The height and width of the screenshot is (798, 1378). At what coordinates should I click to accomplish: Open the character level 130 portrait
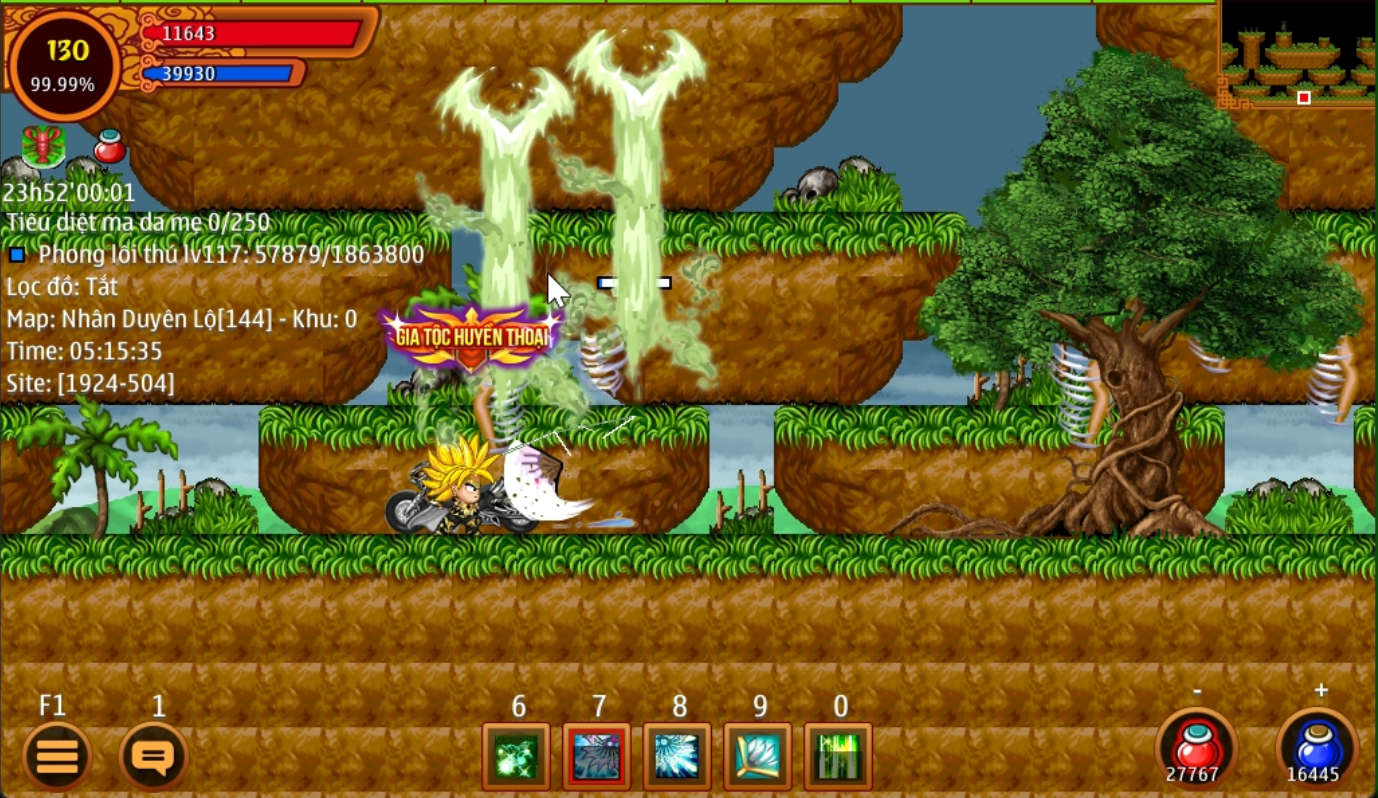[64, 64]
